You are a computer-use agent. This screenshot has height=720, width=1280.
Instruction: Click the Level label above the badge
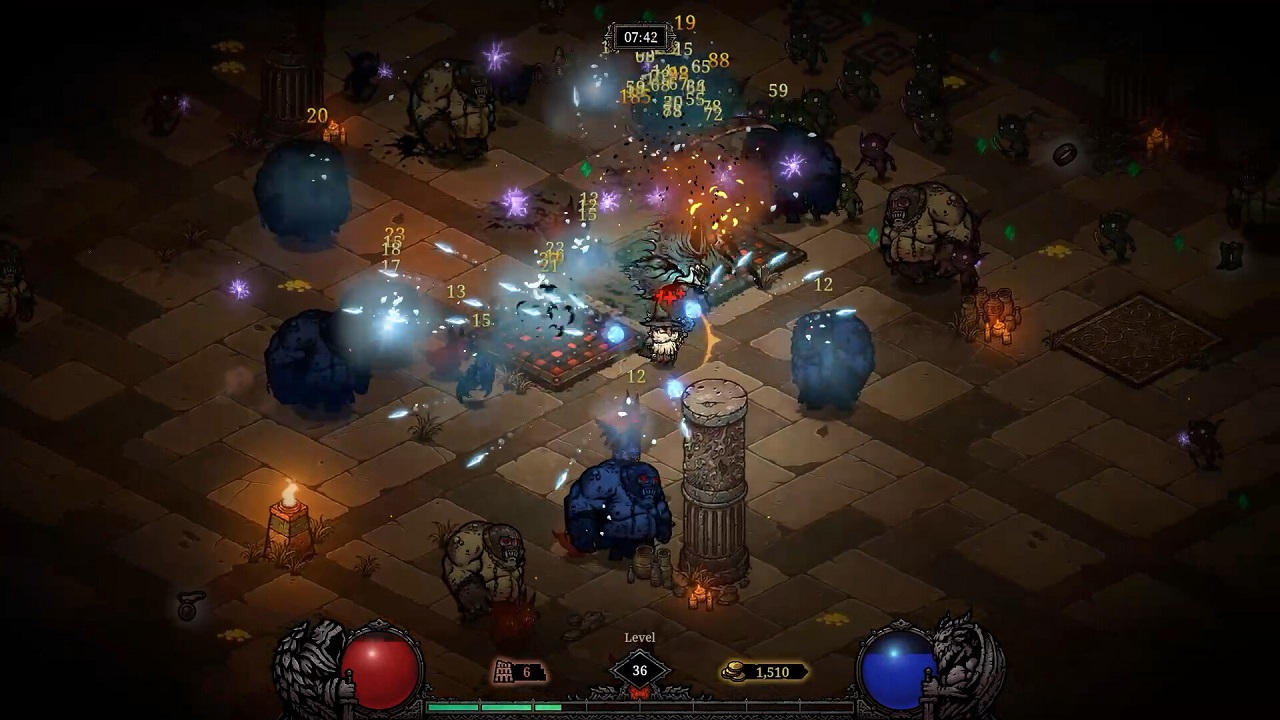point(641,637)
